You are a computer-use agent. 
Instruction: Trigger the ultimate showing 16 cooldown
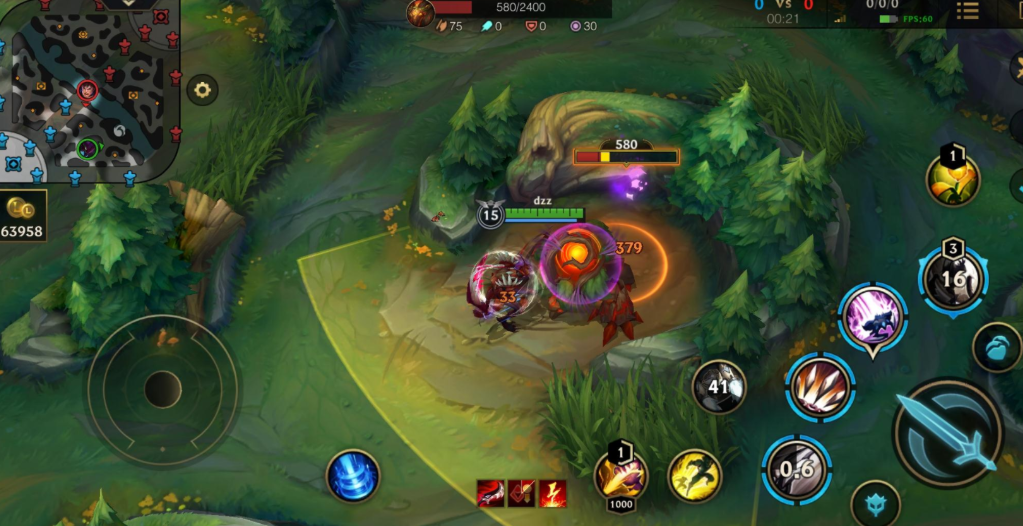[954, 278]
